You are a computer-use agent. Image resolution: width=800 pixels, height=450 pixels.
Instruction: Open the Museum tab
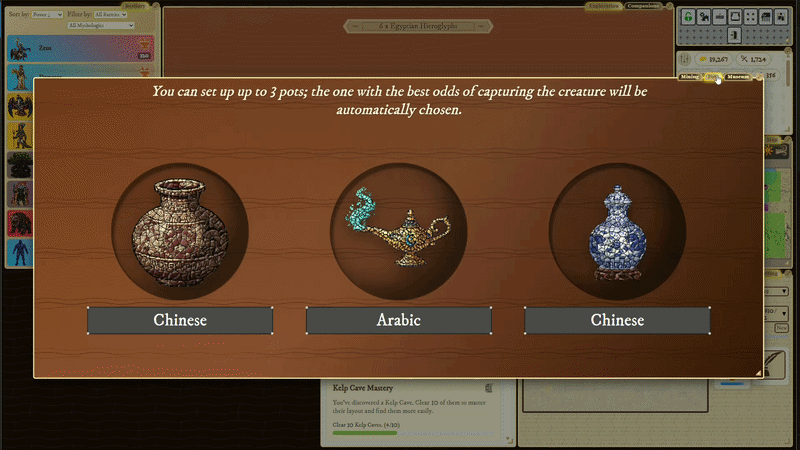[x=738, y=77]
